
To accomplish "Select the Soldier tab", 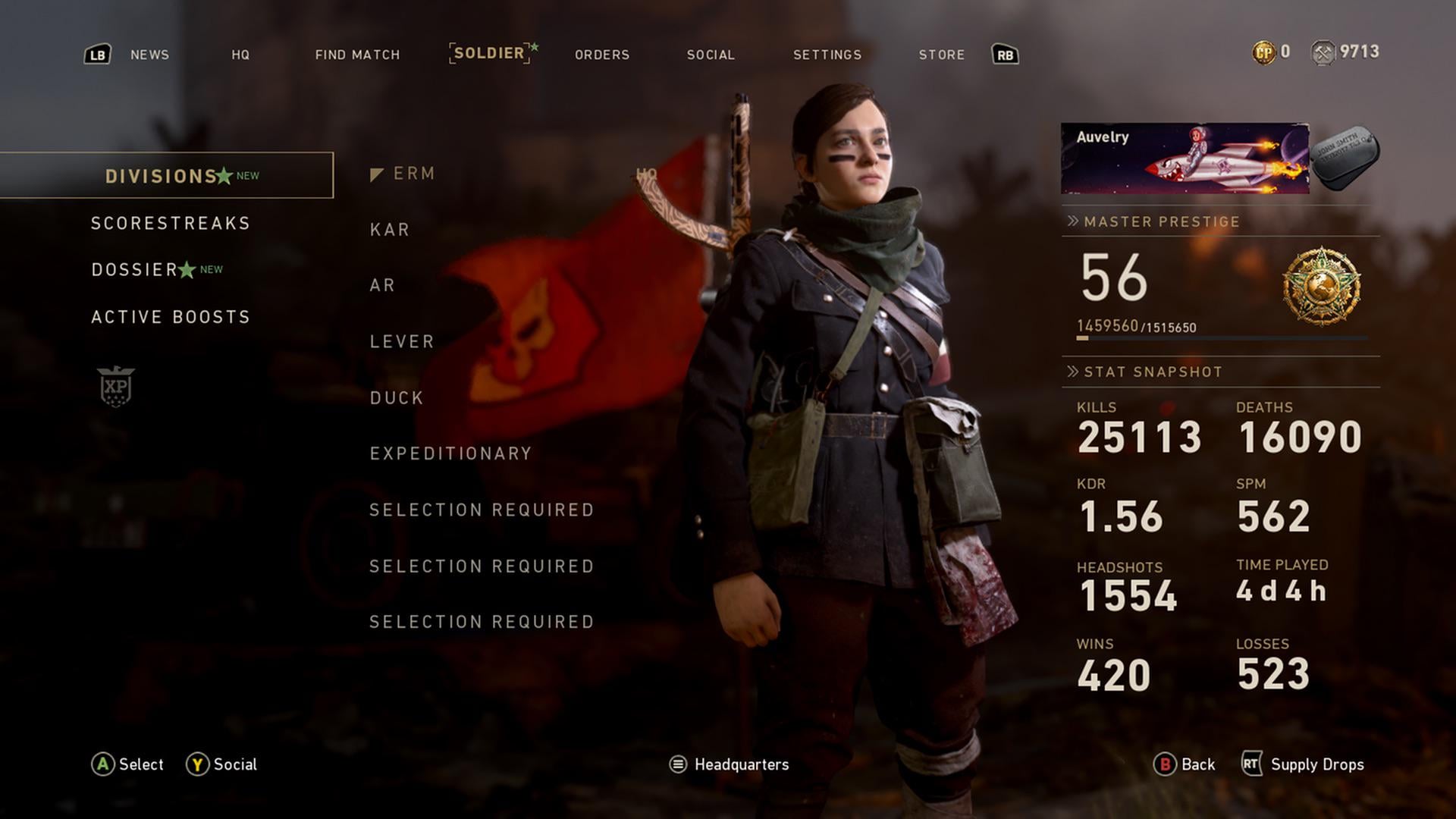I will tap(489, 53).
